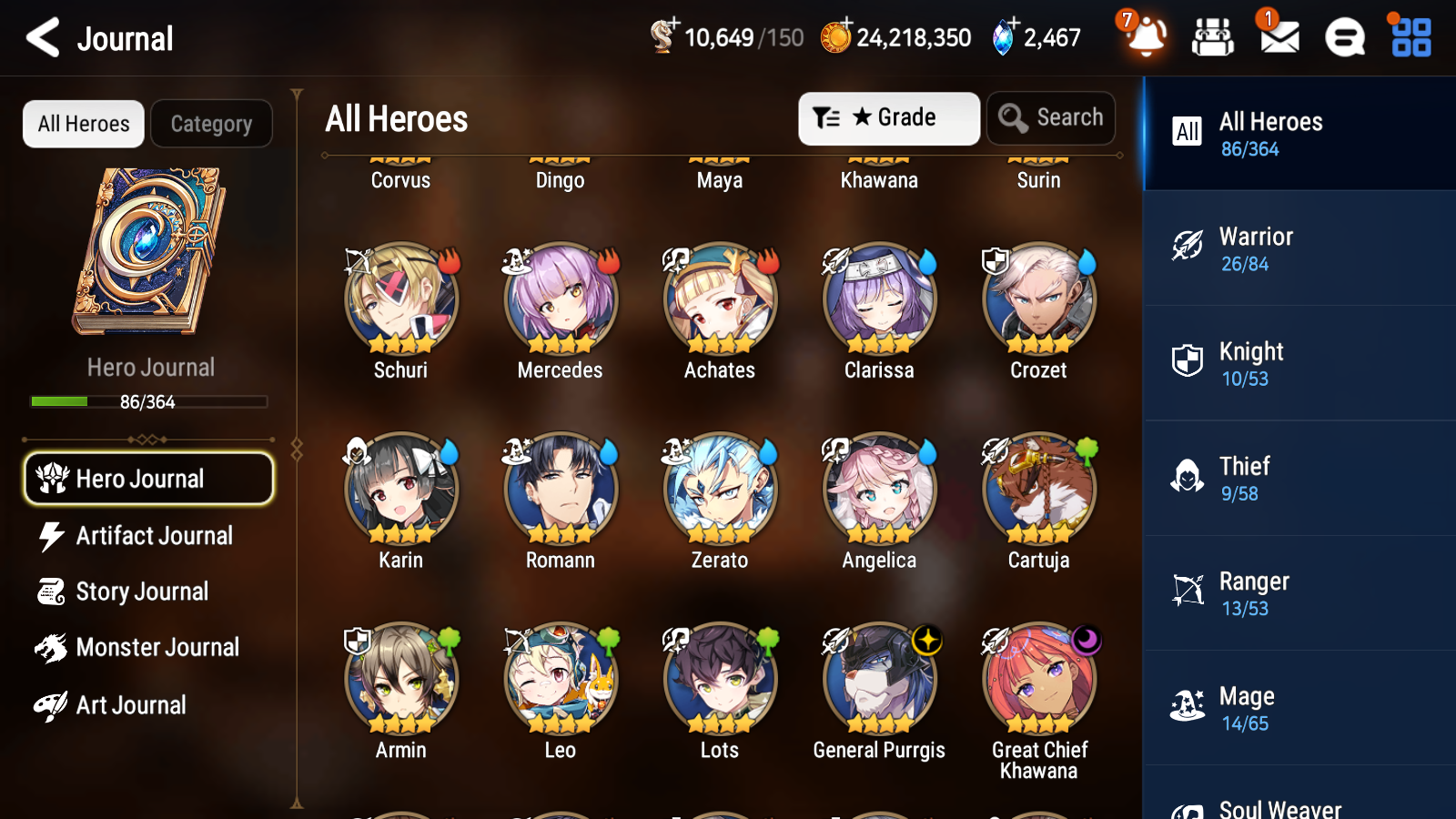This screenshot has height=819, width=1456.
Task: Open the bell notifications icon
Action: 1146,37
